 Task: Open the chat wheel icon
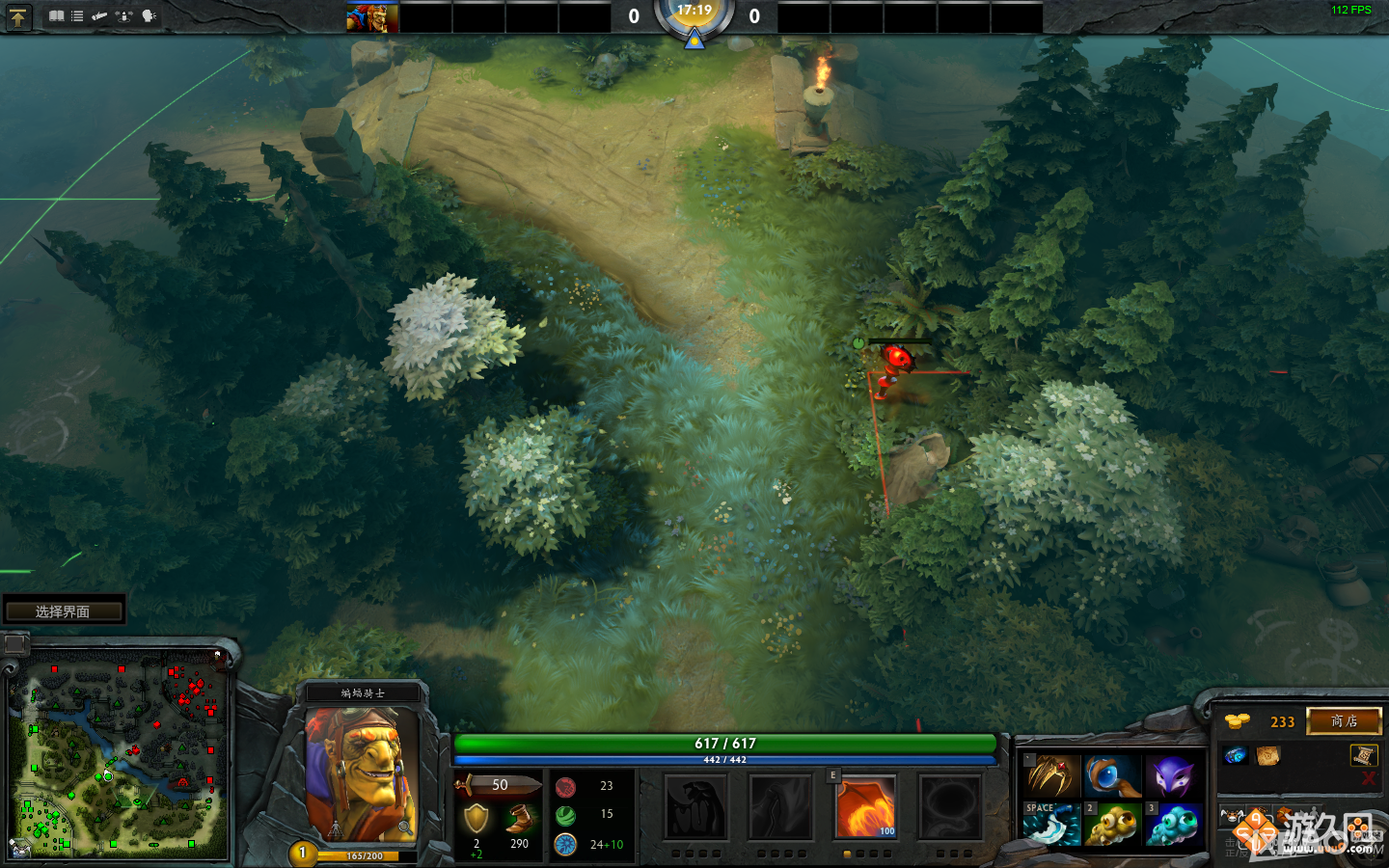point(146,15)
